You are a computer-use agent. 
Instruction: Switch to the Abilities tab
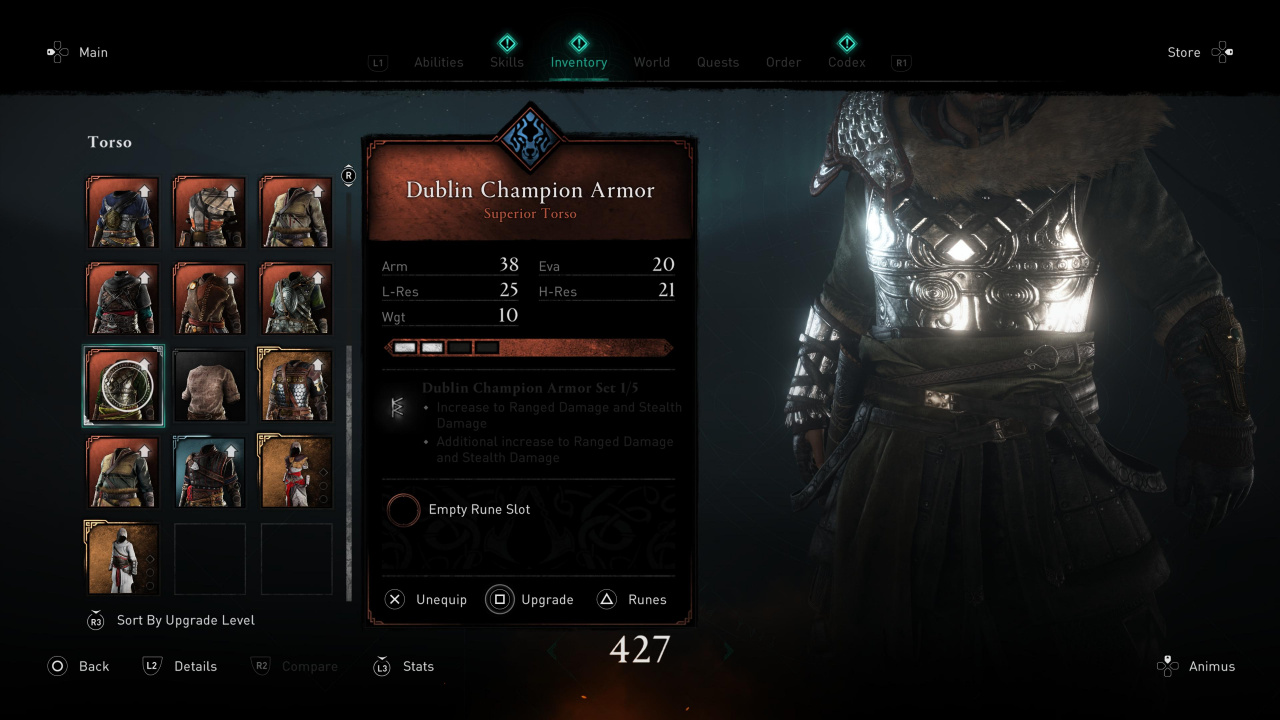click(438, 62)
